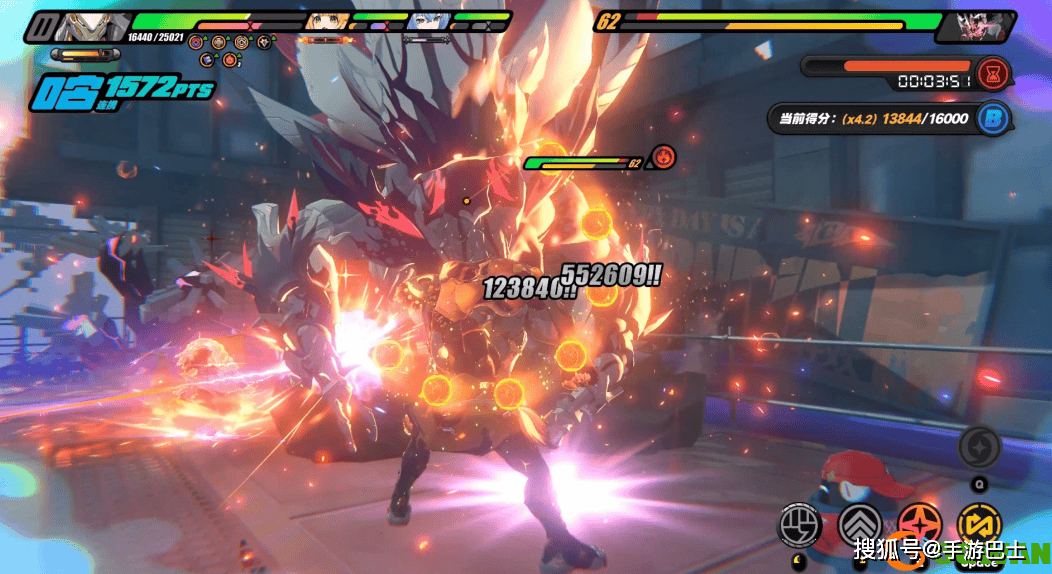The height and width of the screenshot is (574, 1052).
Task: Pause the battle with the top-left button
Action: [x=42, y=26]
